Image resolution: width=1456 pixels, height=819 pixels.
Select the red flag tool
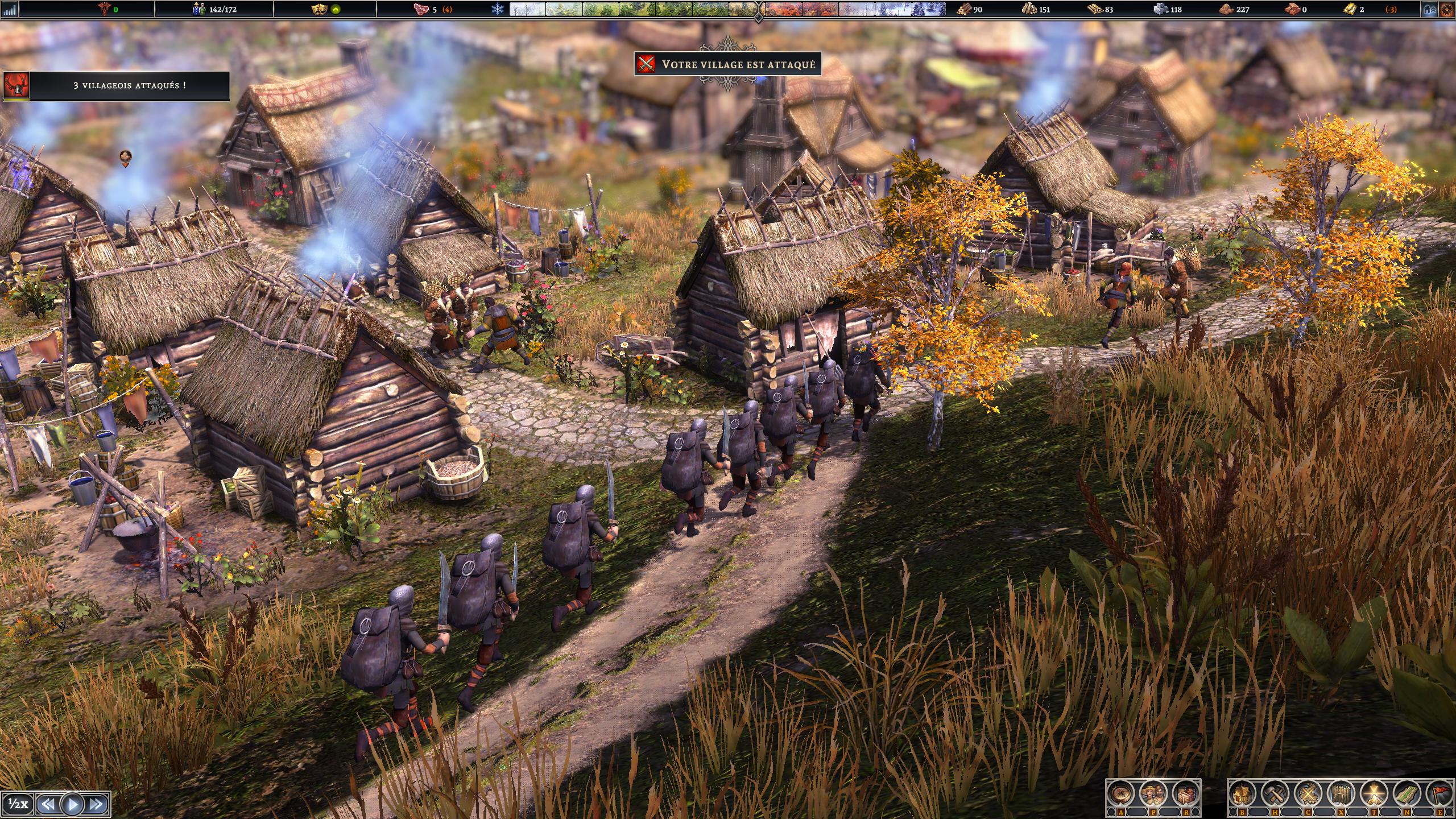1438,794
